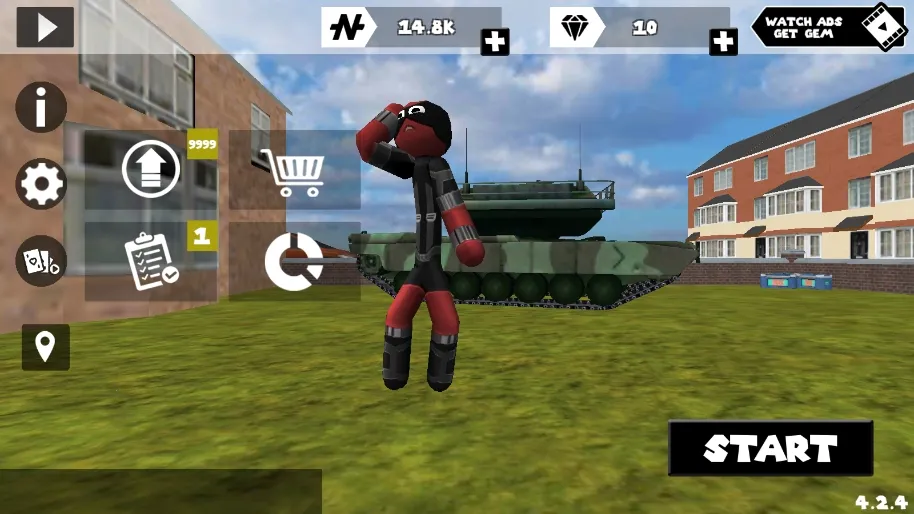
Task: Open the playing cards icon
Action: 41,261
